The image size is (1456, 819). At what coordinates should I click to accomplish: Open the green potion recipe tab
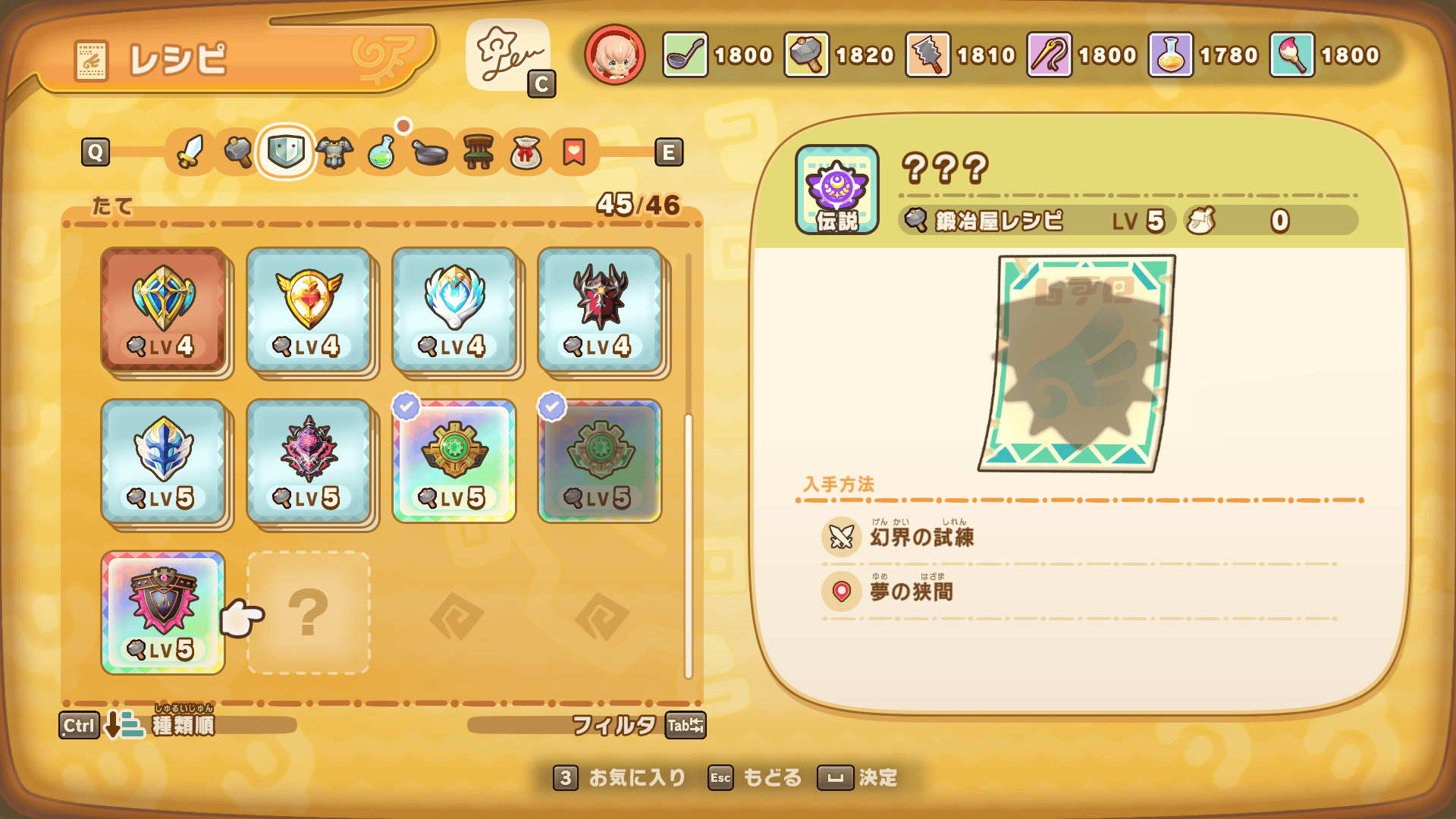coord(382,152)
